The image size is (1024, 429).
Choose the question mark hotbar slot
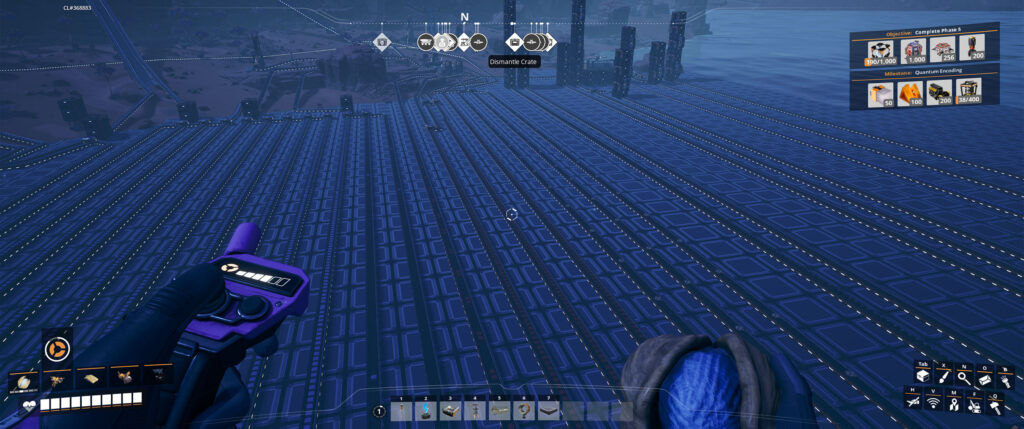tap(522, 411)
